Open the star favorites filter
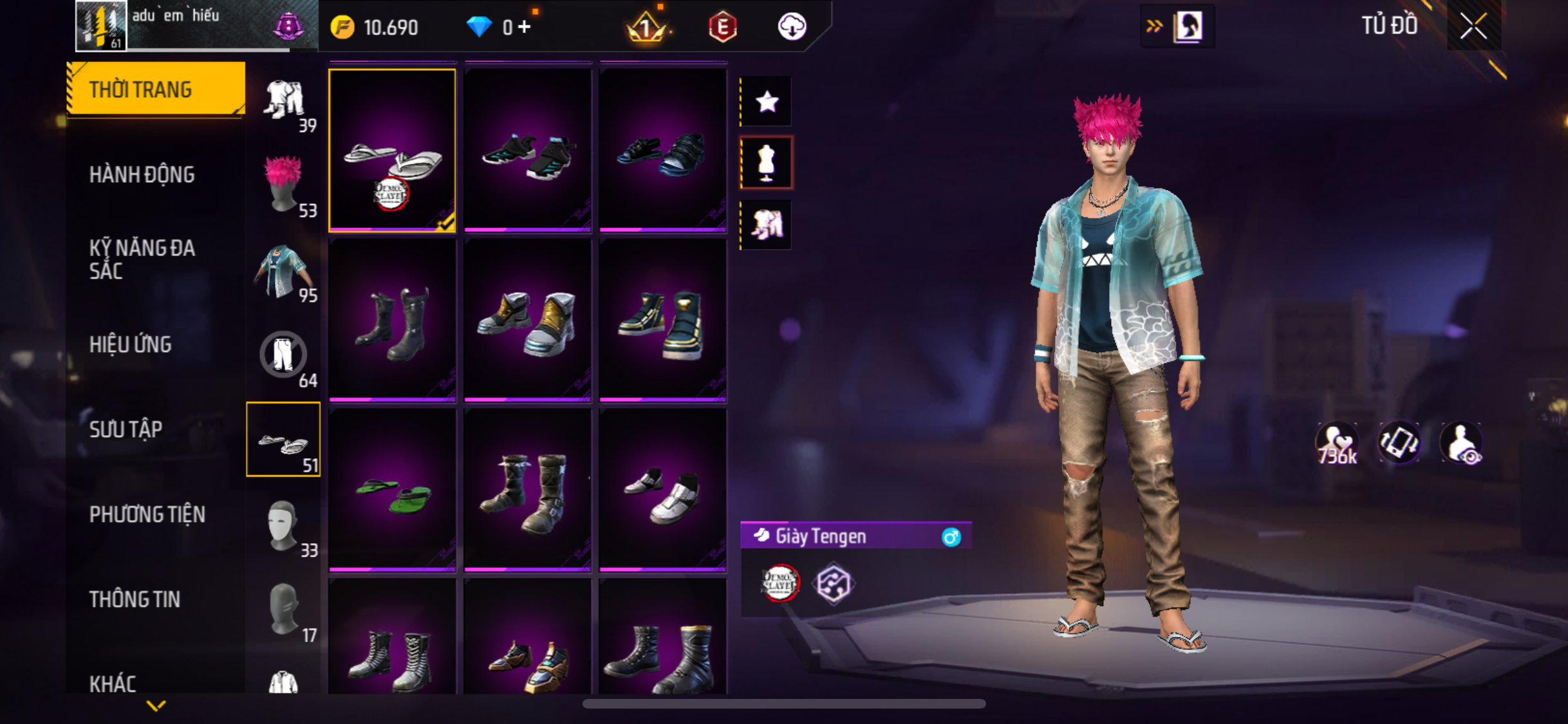 coord(767,102)
